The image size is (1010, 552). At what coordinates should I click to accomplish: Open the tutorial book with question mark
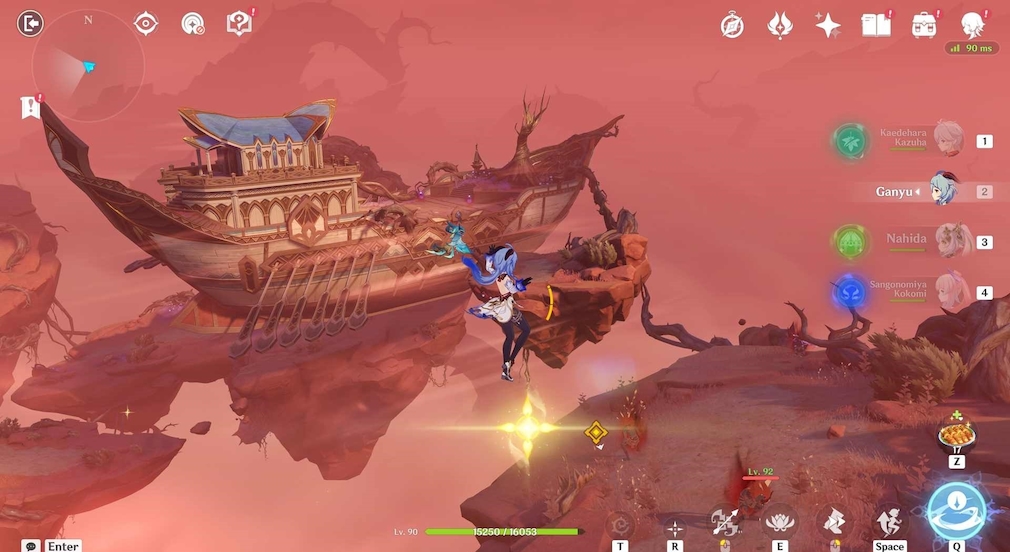239,23
